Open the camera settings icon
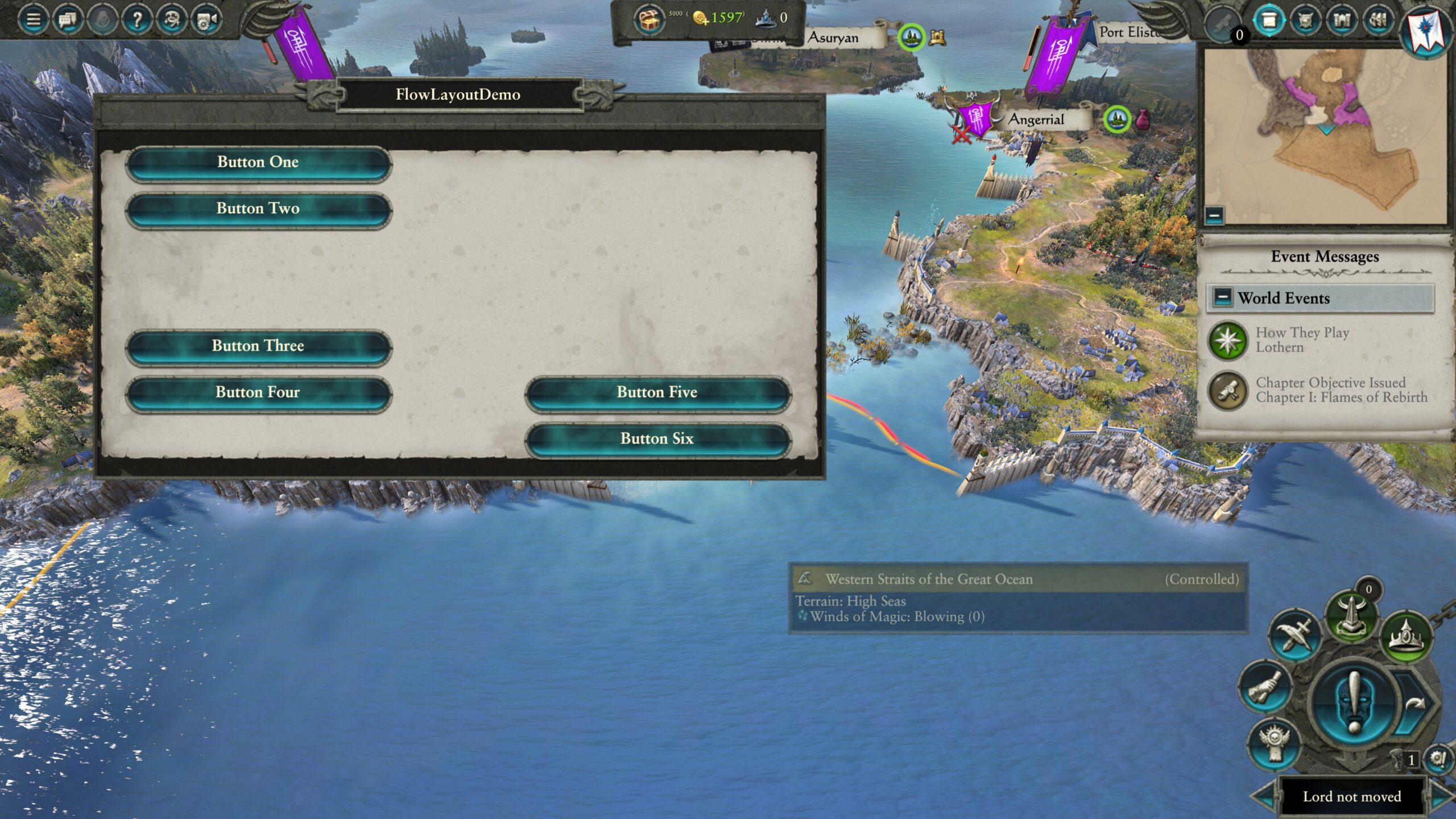The height and width of the screenshot is (819, 1456). [x=206, y=20]
